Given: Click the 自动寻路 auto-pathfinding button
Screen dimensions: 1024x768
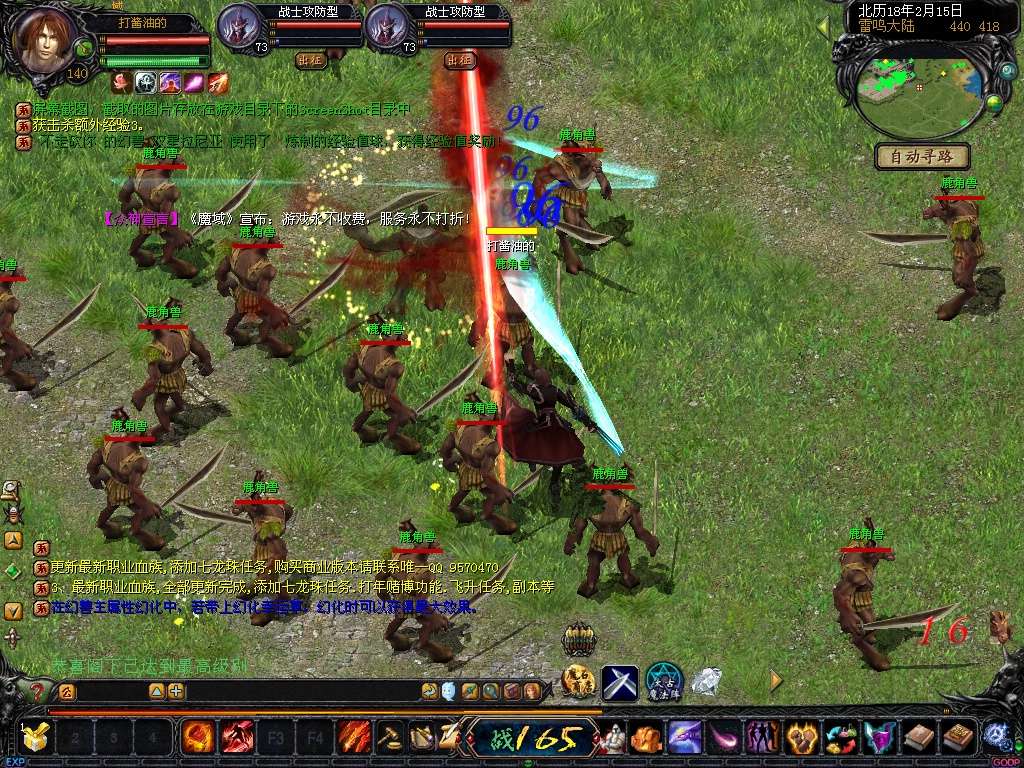Looking at the screenshot, I should (x=922, y=156).
